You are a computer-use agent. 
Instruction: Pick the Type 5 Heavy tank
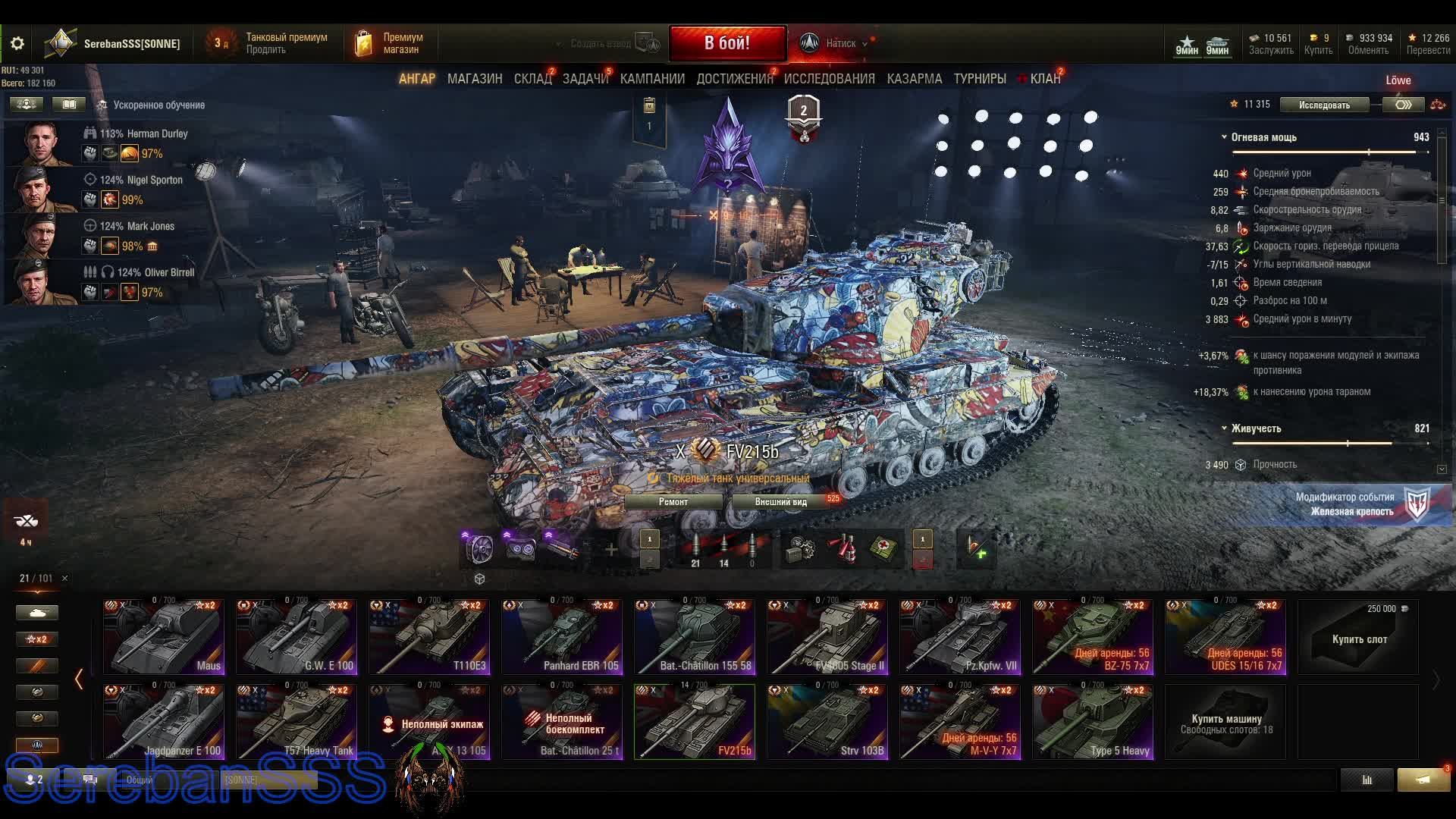(x=1093, y=722)
